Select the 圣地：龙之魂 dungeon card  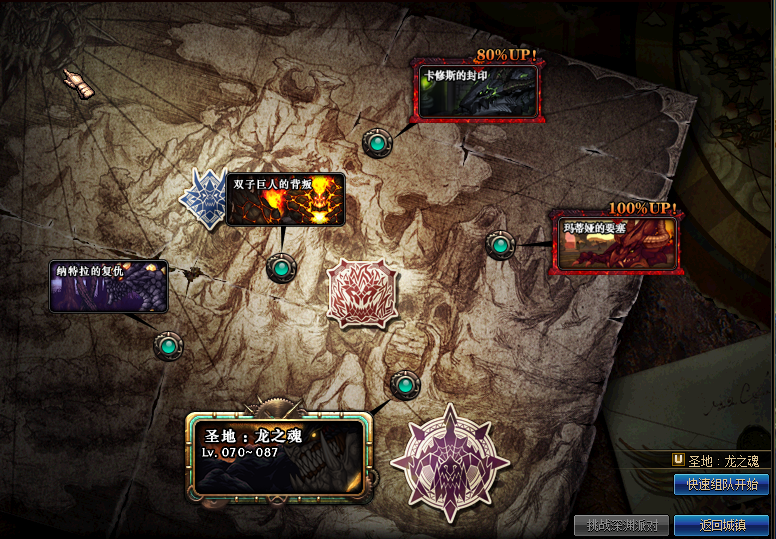click(x=277, y=457)
